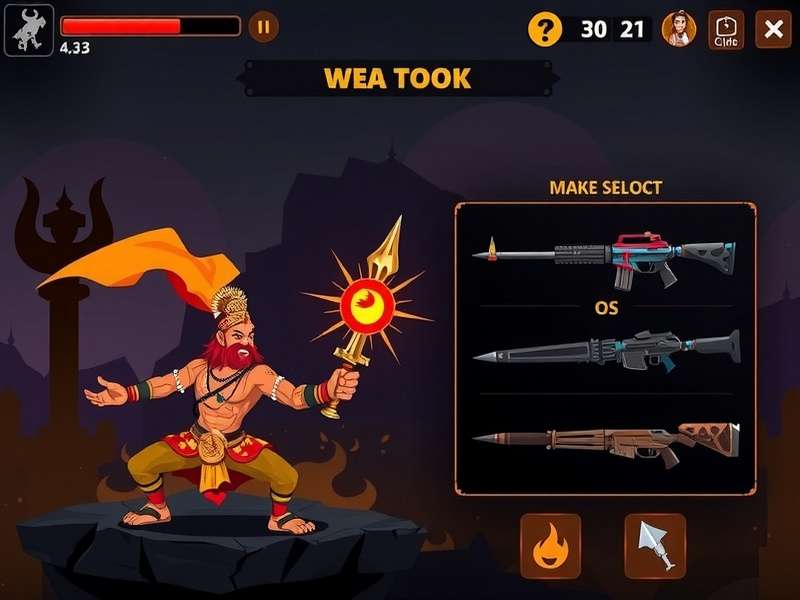Select the red and blue rifle
Screen dimensions: 800x600
pos(605,256)
